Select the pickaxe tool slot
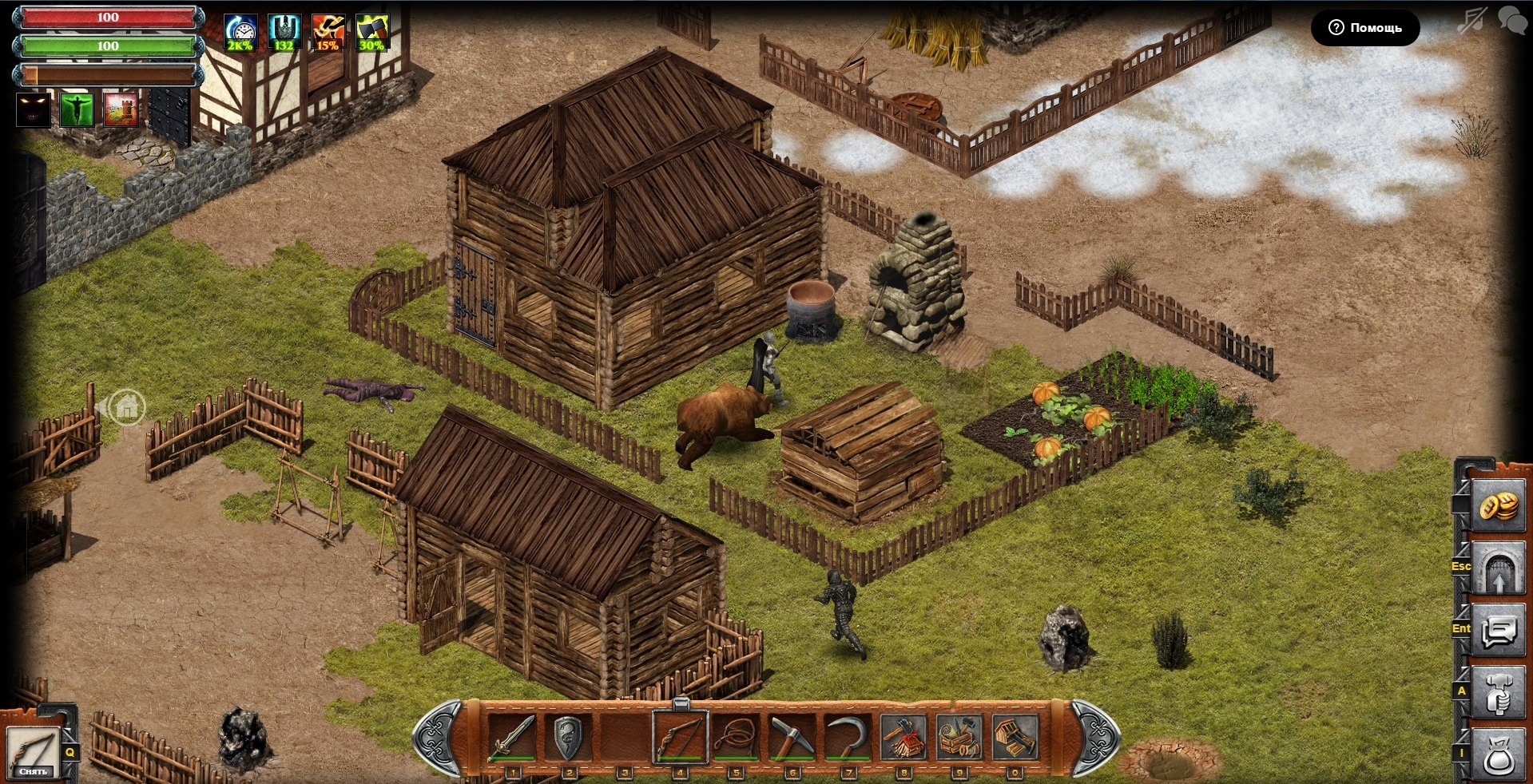The image size is (1533, 784). pos(792,736)
